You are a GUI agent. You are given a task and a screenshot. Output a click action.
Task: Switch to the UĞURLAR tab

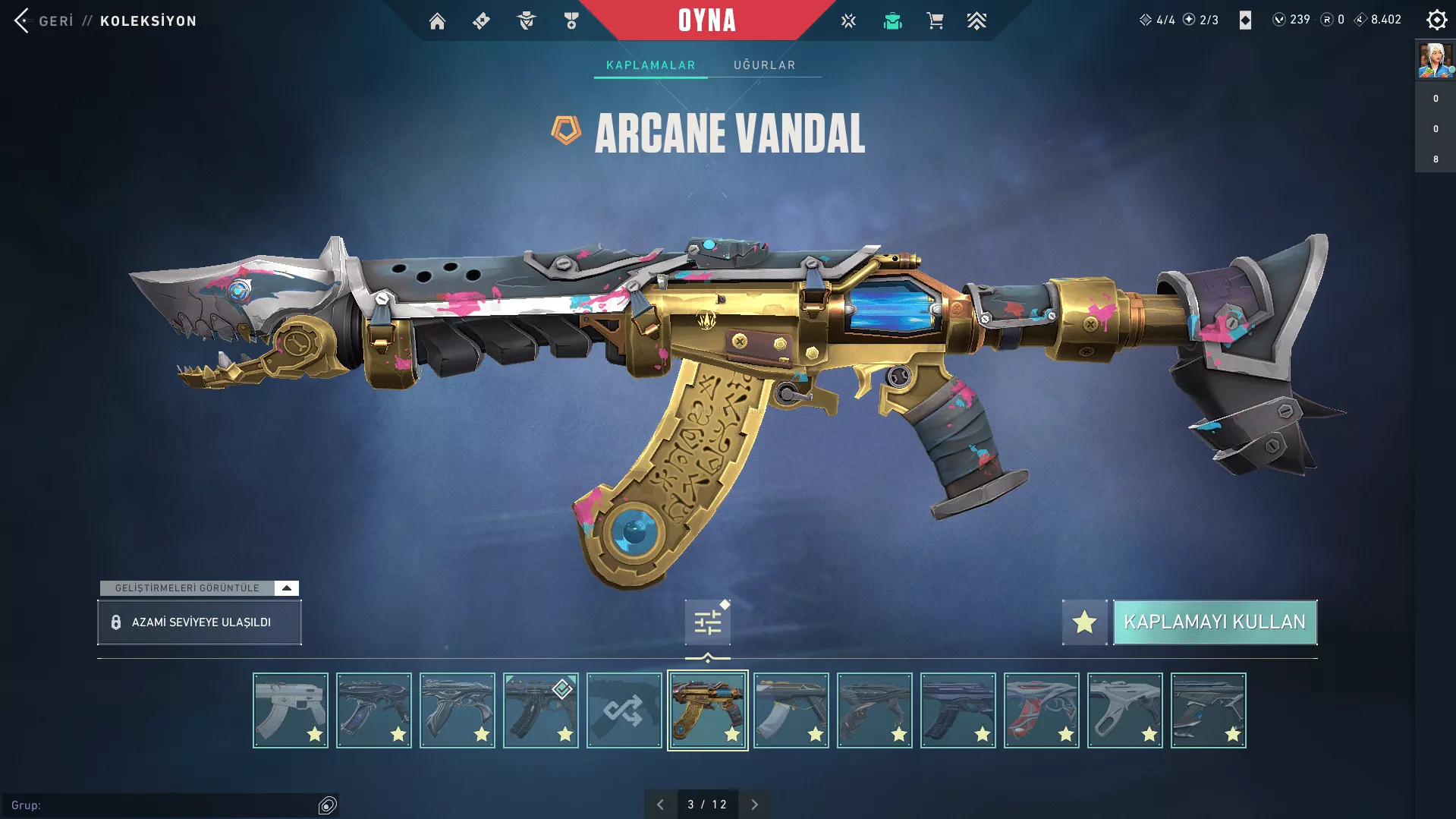click(x=764, y=65)
